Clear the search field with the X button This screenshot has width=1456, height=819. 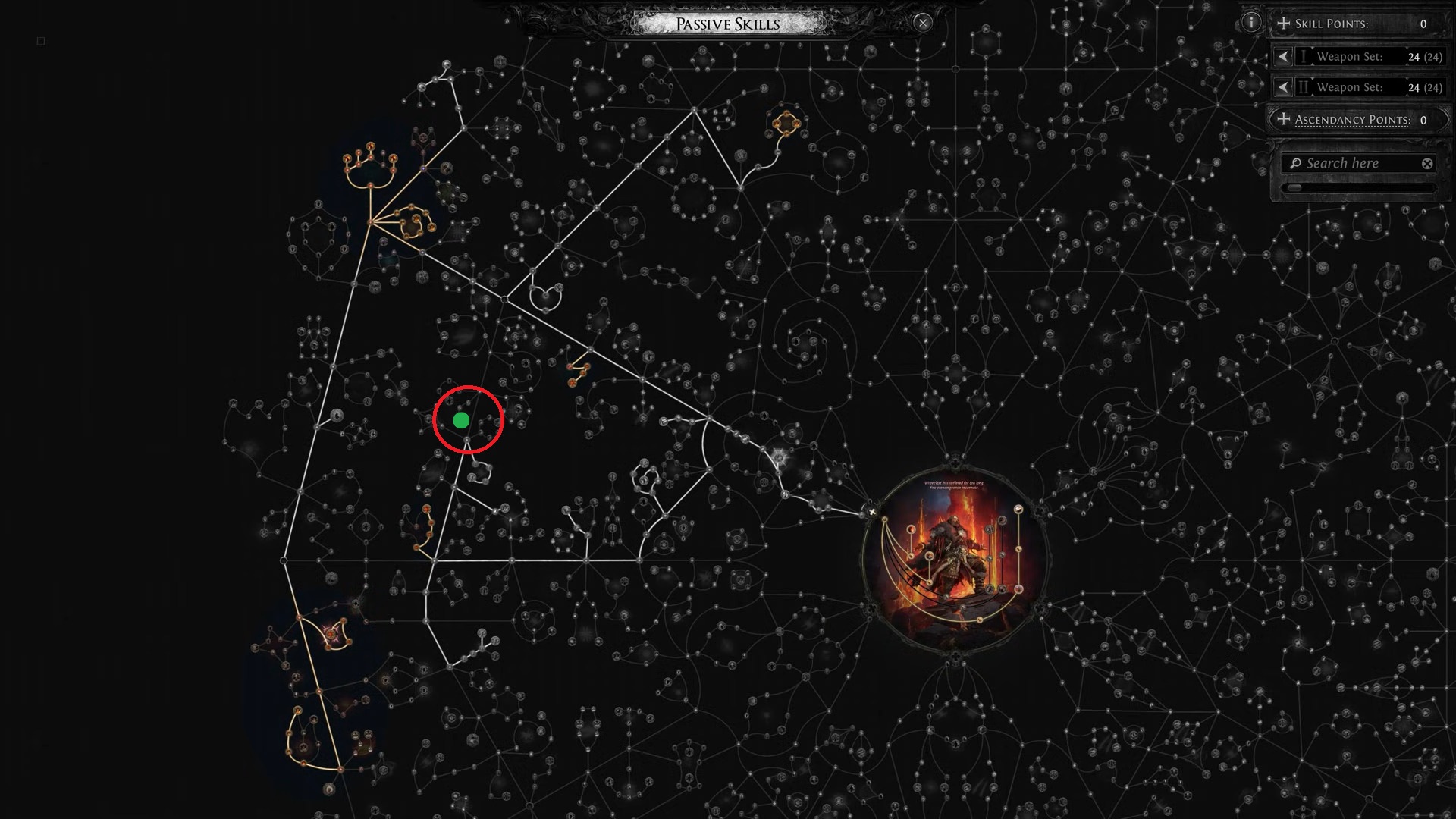[x=1427, y=163]
